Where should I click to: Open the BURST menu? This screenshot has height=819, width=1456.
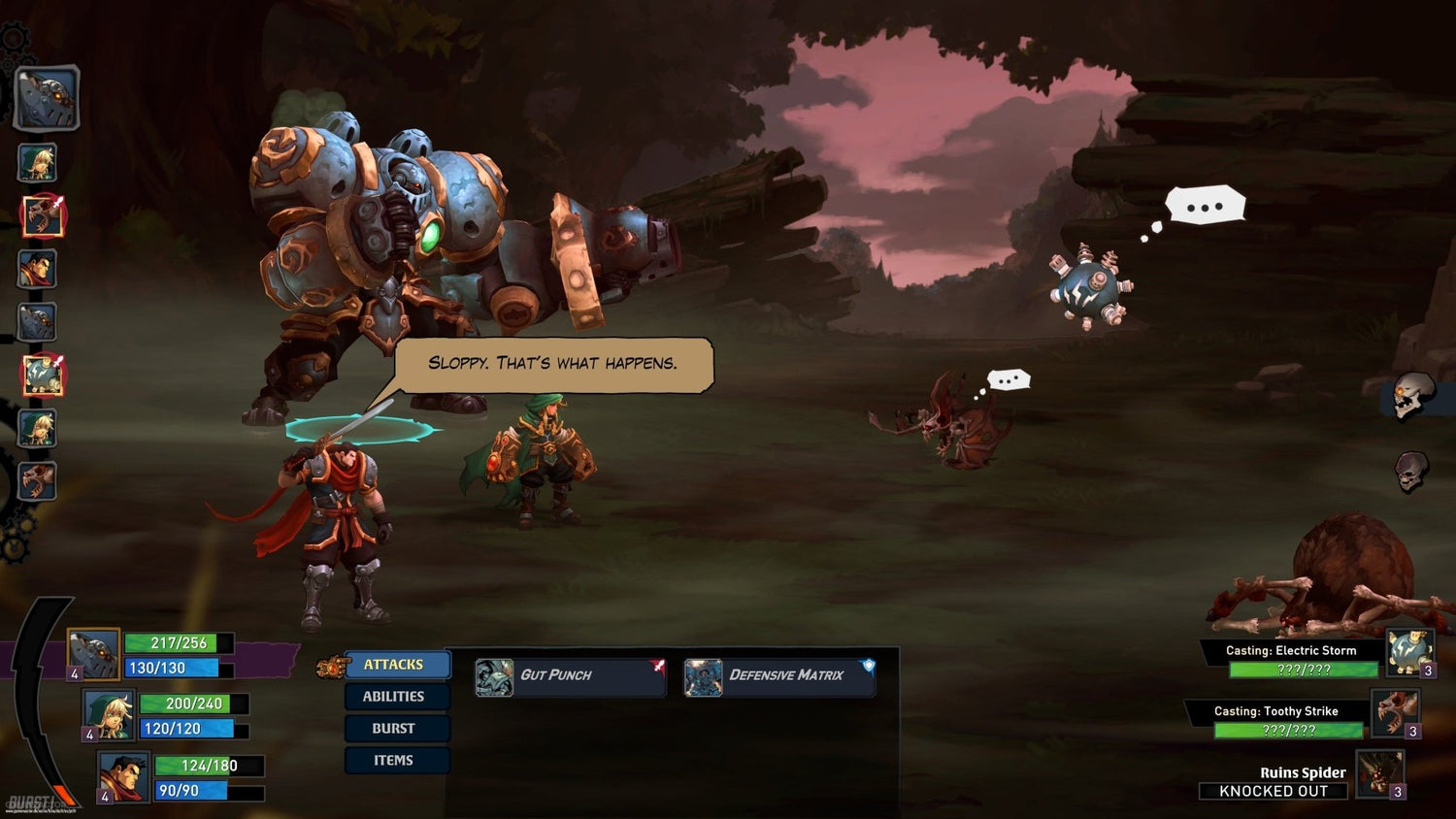396,728
